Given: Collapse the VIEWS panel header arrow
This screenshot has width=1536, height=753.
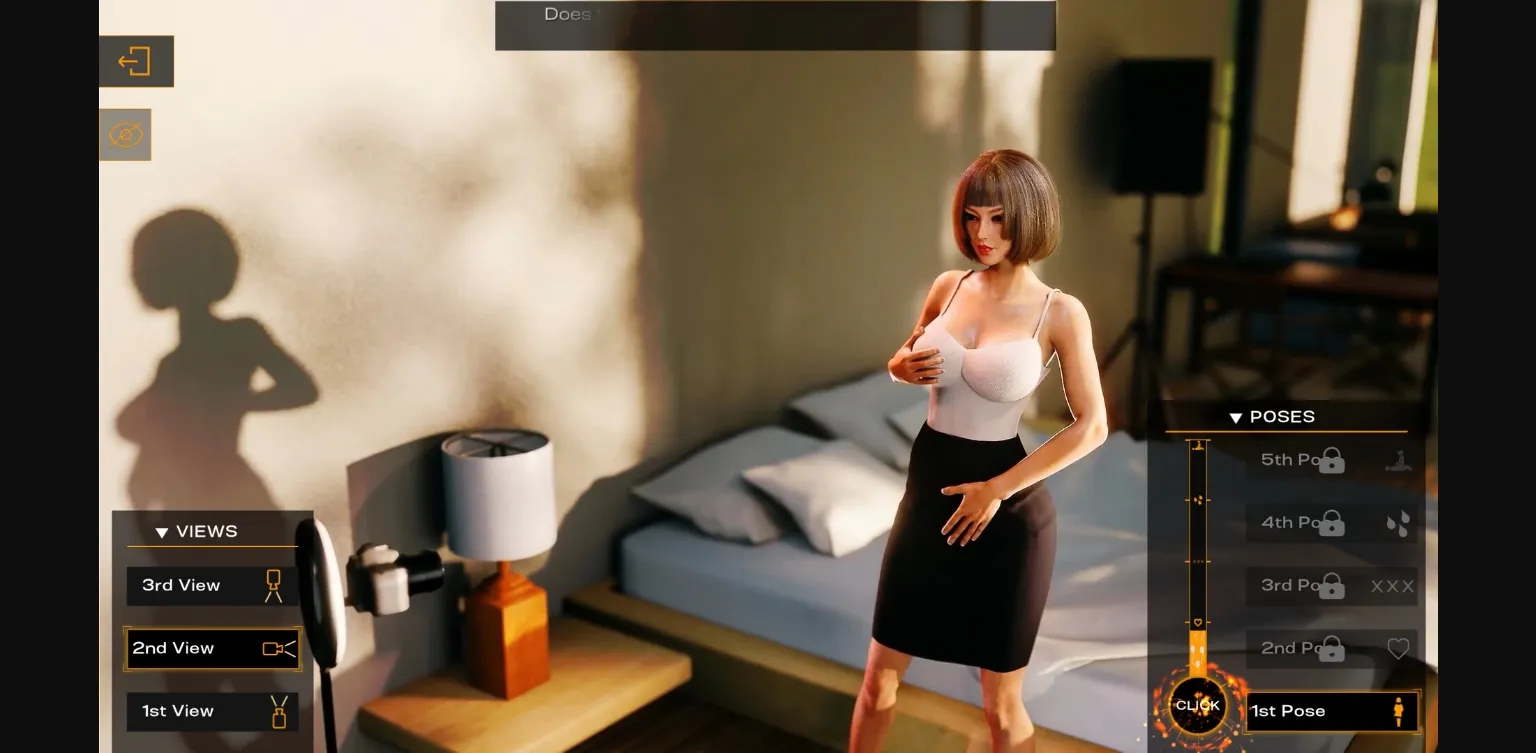Looking at the screenshot, I should coord(162,532).
